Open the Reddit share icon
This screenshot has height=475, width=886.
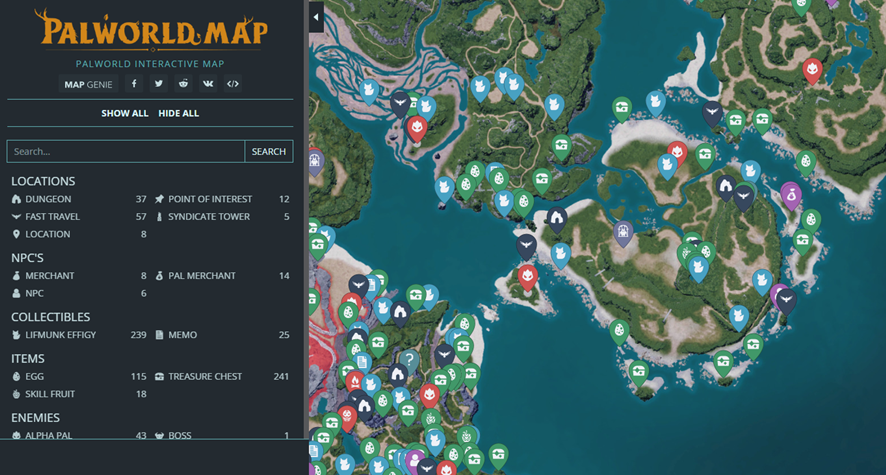tap(183, 84)
